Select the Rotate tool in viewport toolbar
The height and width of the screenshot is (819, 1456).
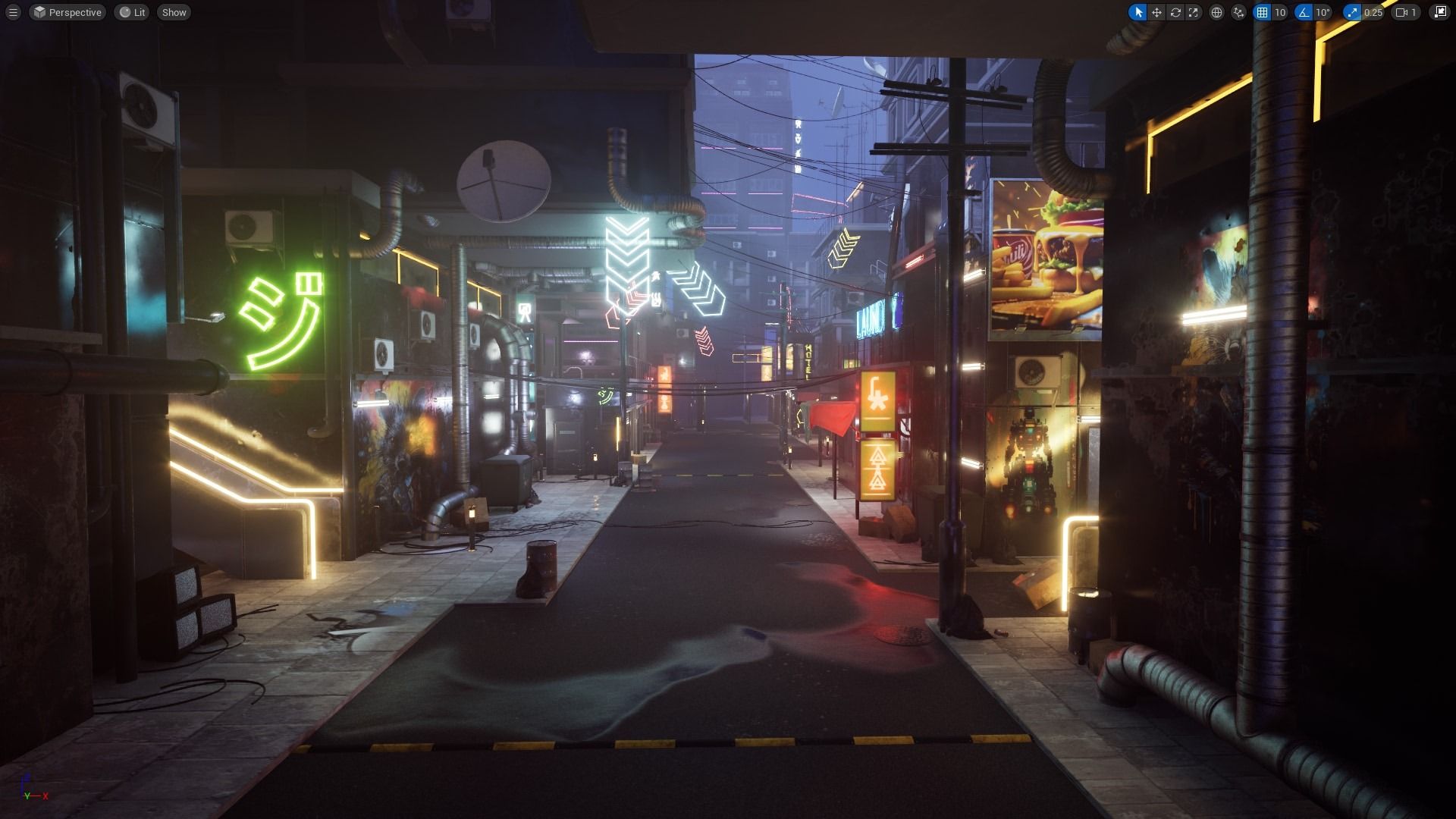1176,12
